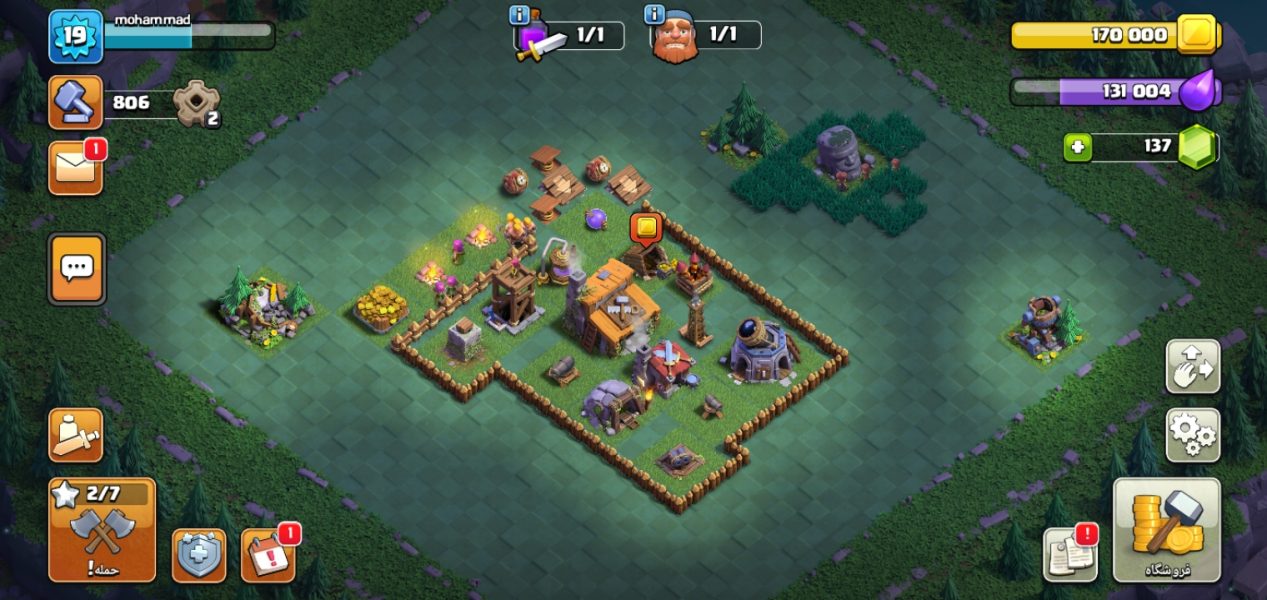
Task: Show info for the sword troop counter
Action: [x=519, y=15]
